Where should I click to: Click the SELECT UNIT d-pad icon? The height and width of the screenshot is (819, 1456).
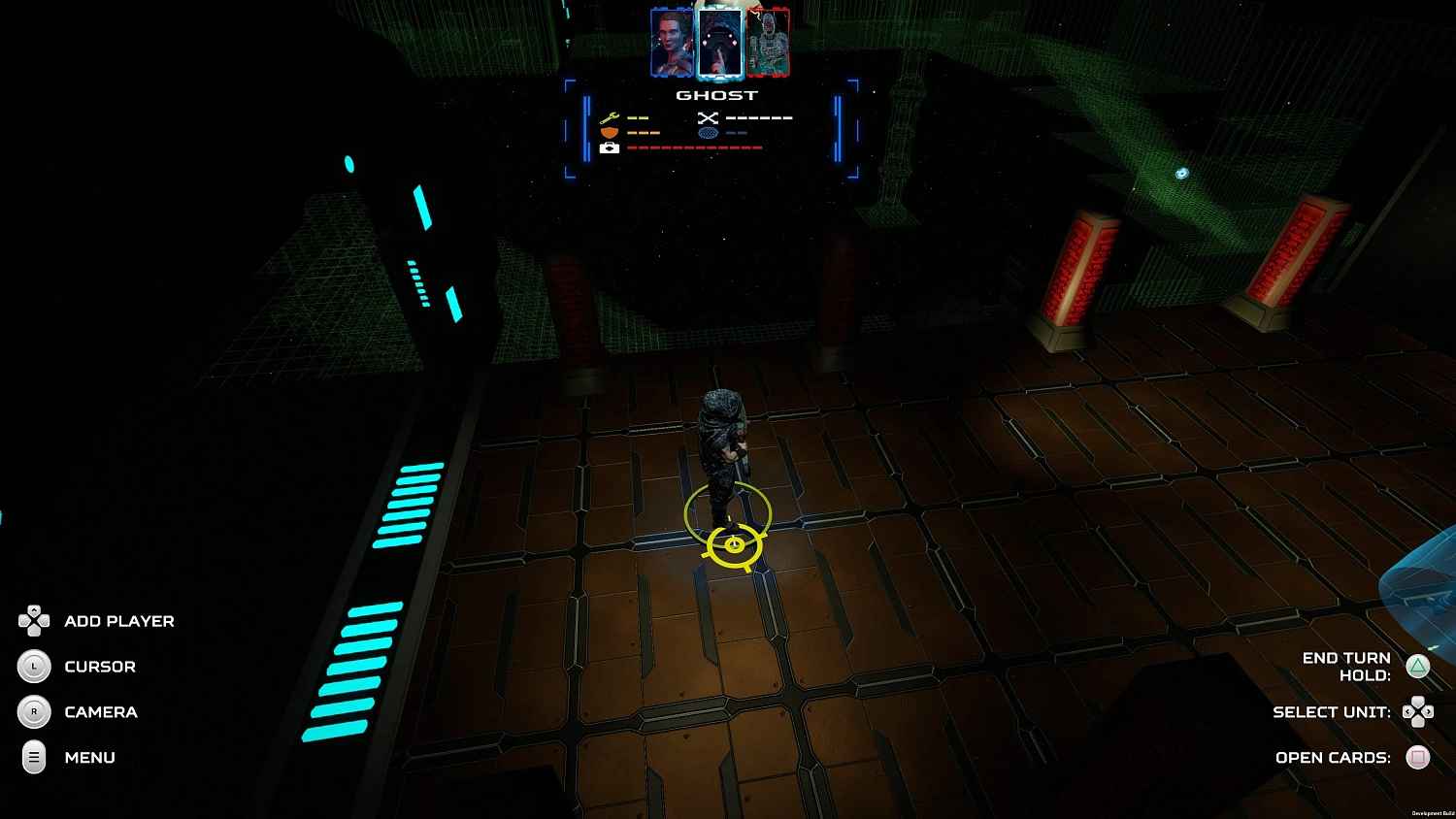(x=1418, y=712)
